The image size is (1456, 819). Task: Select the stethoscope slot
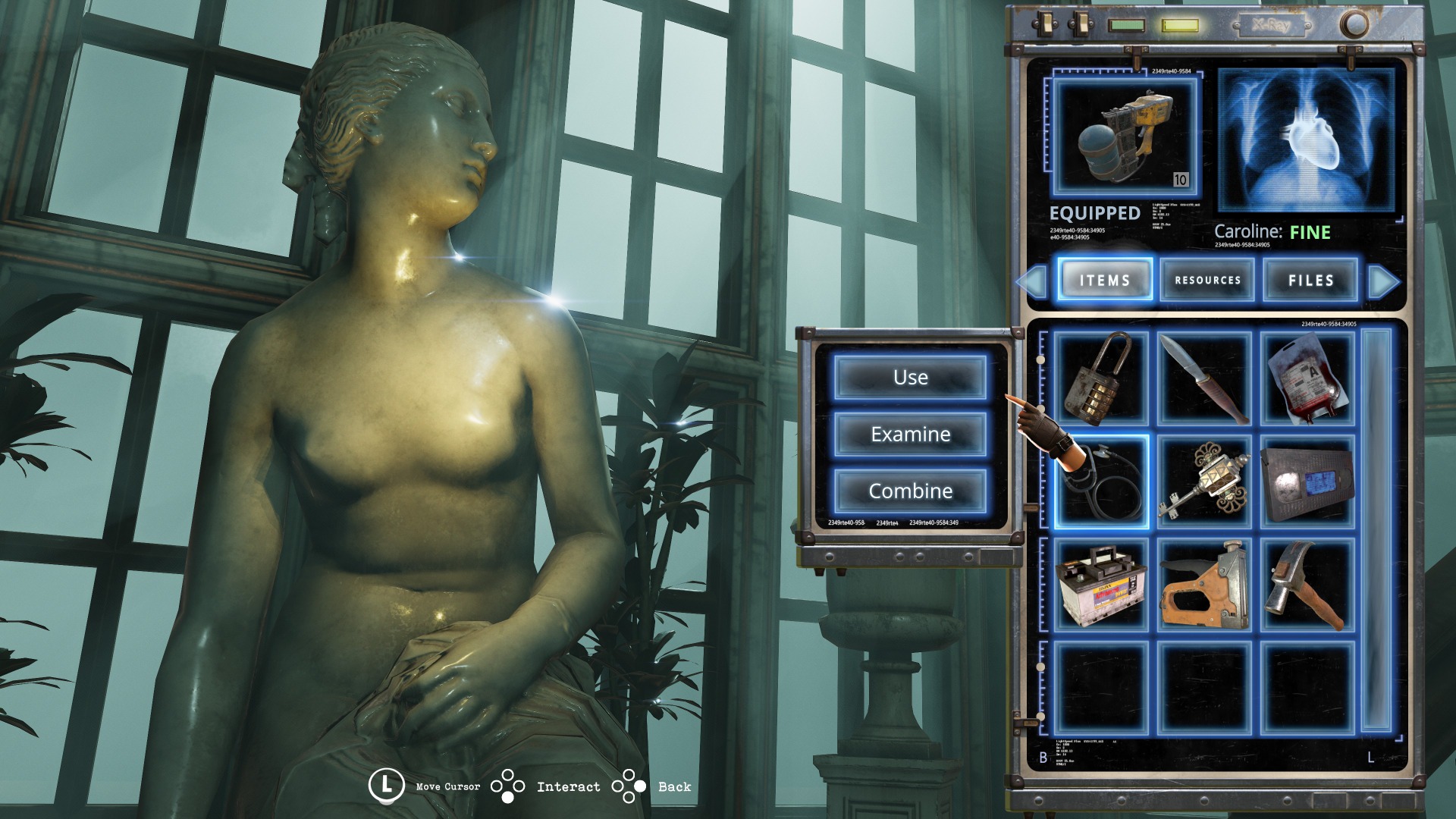point(1101,481)
